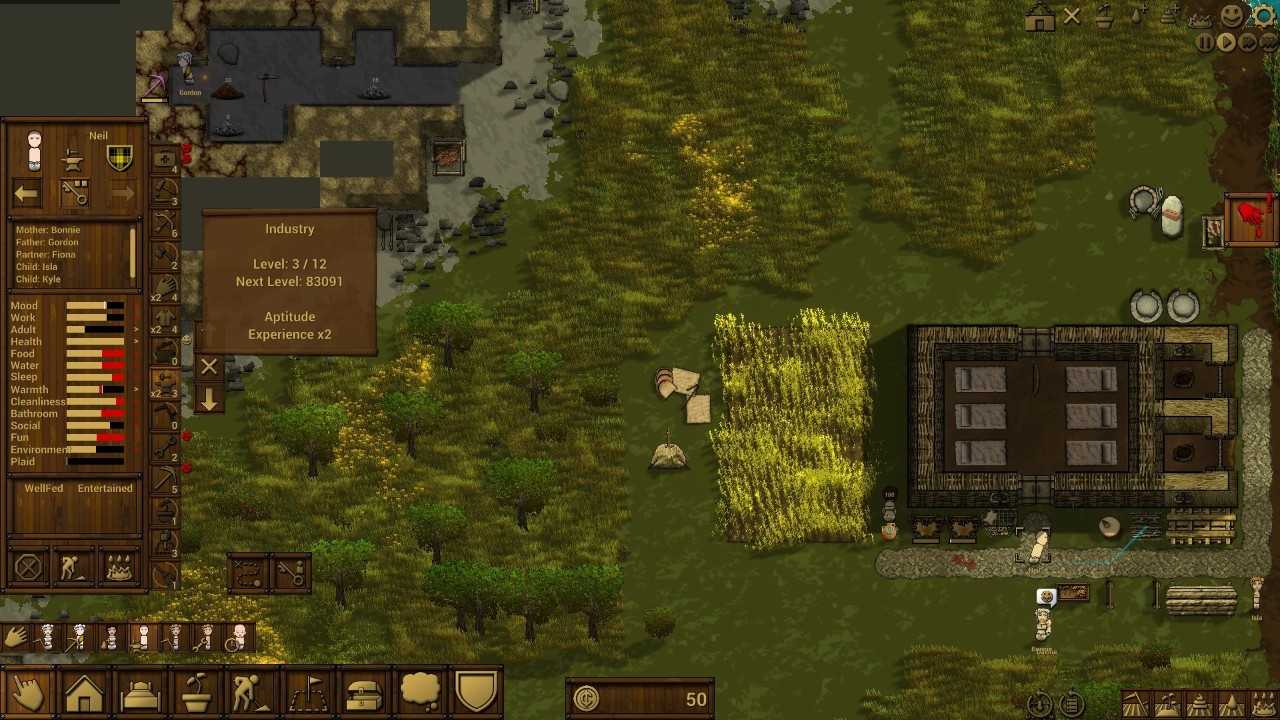The width and height of the screenshot is (1280, 720).
Task: Set game speed to normal play
Action: (1226, 43)
